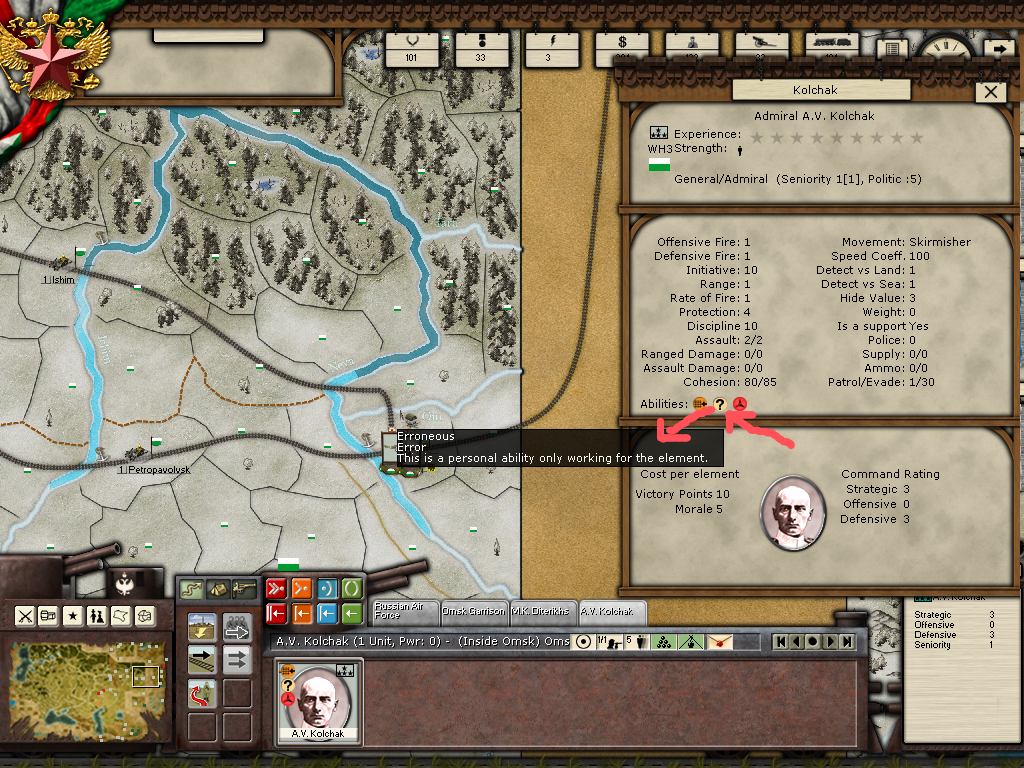Open the M.K. Diterikhs stack tab
1024x768 pixels.
(540, 611)
